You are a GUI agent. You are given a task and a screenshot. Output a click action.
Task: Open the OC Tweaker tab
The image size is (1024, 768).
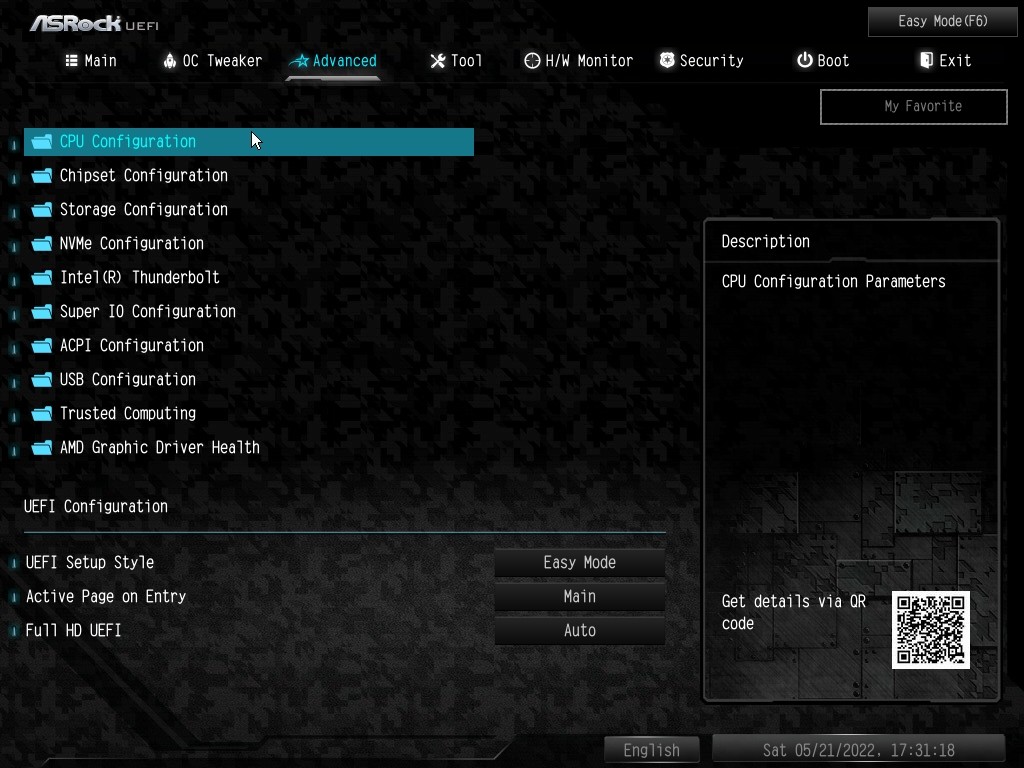click(212, 61)
